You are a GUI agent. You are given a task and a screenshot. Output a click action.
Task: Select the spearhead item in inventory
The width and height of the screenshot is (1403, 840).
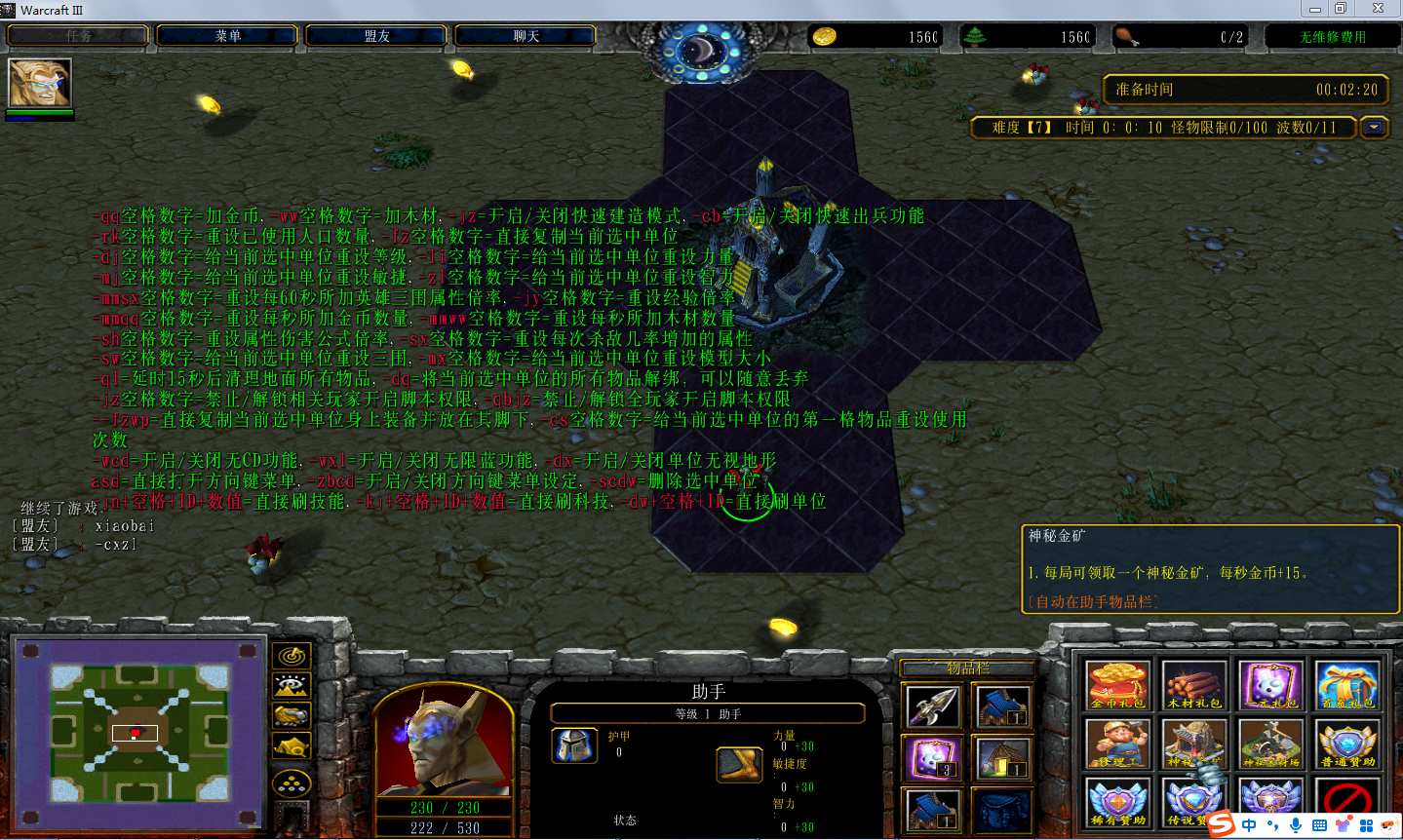(x=932, y=706)
